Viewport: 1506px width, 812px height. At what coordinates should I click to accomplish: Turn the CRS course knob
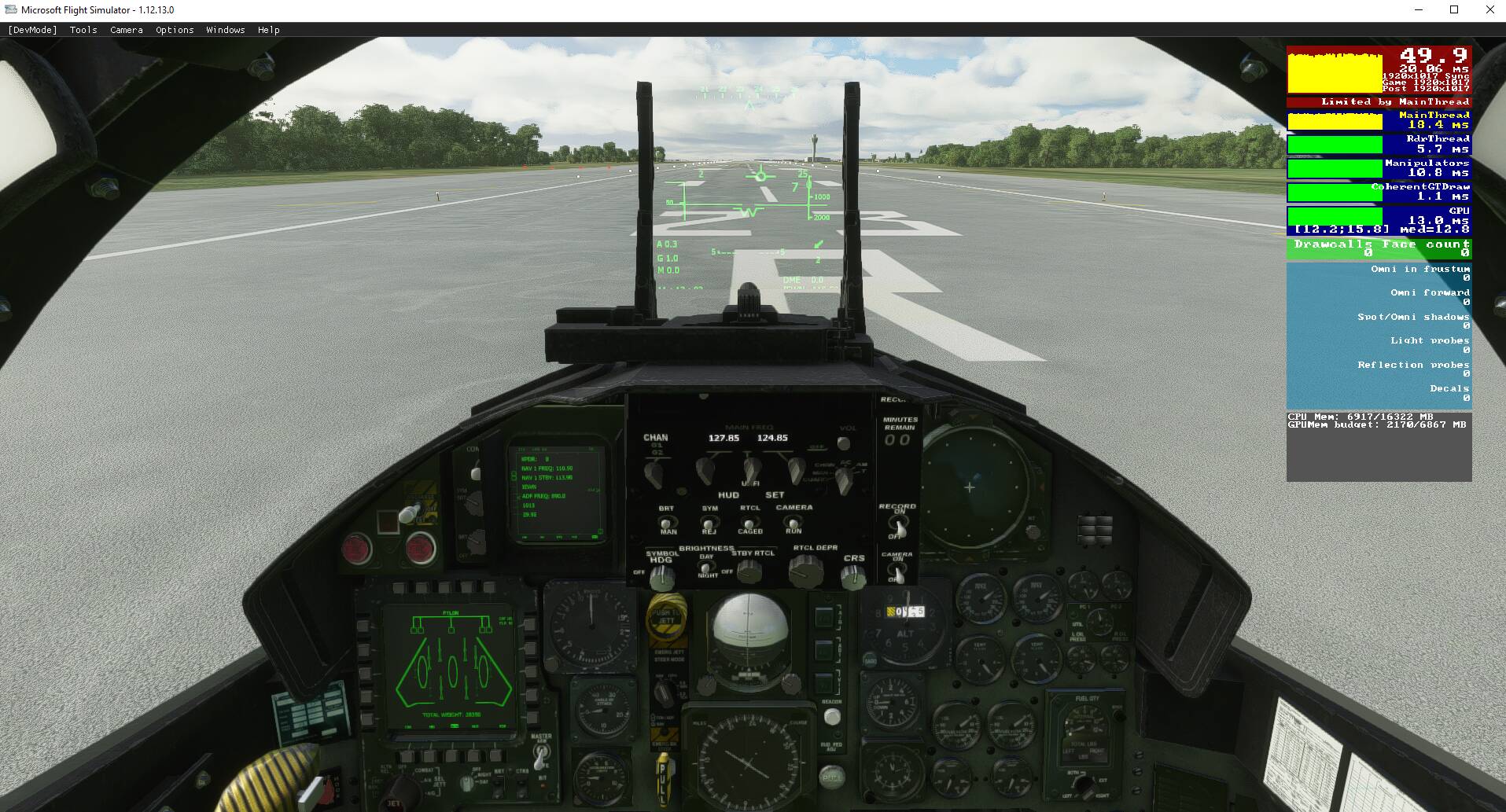click(x=852, y=576)
